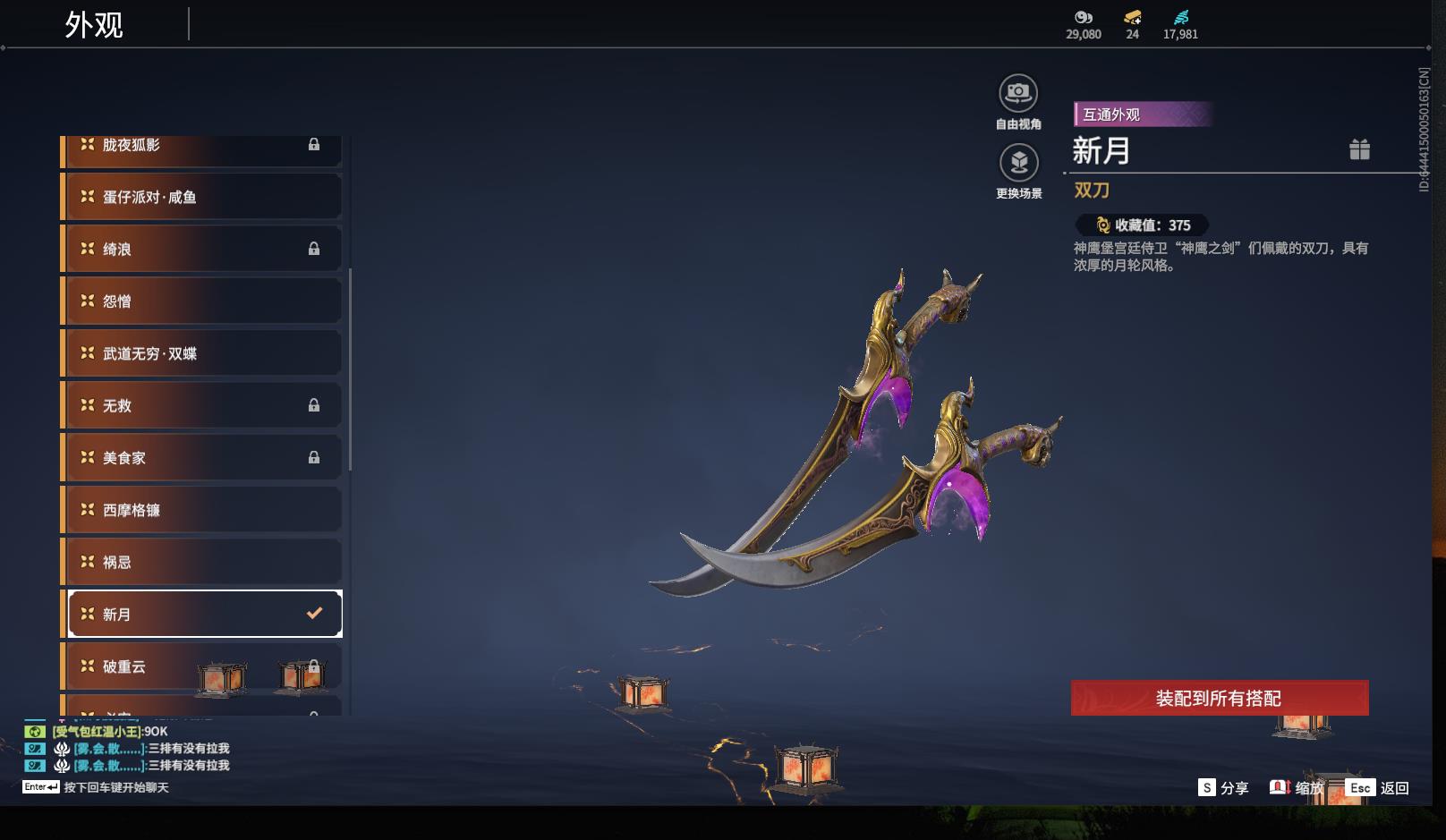Pick the 怨憎 weapon skin

pos(201,301)
